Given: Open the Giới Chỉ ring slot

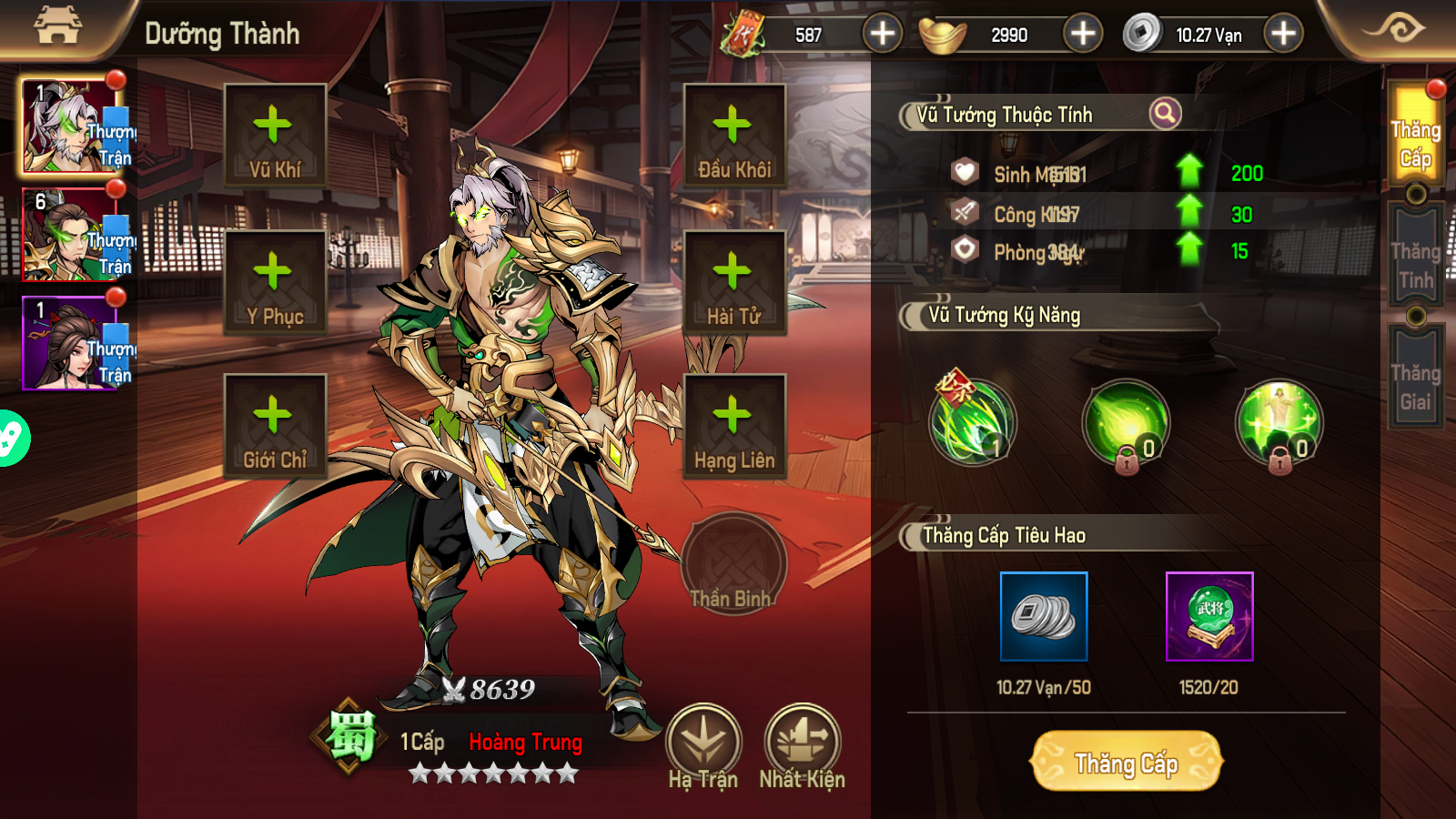Looking at the screenshot, I should [275, 426].
